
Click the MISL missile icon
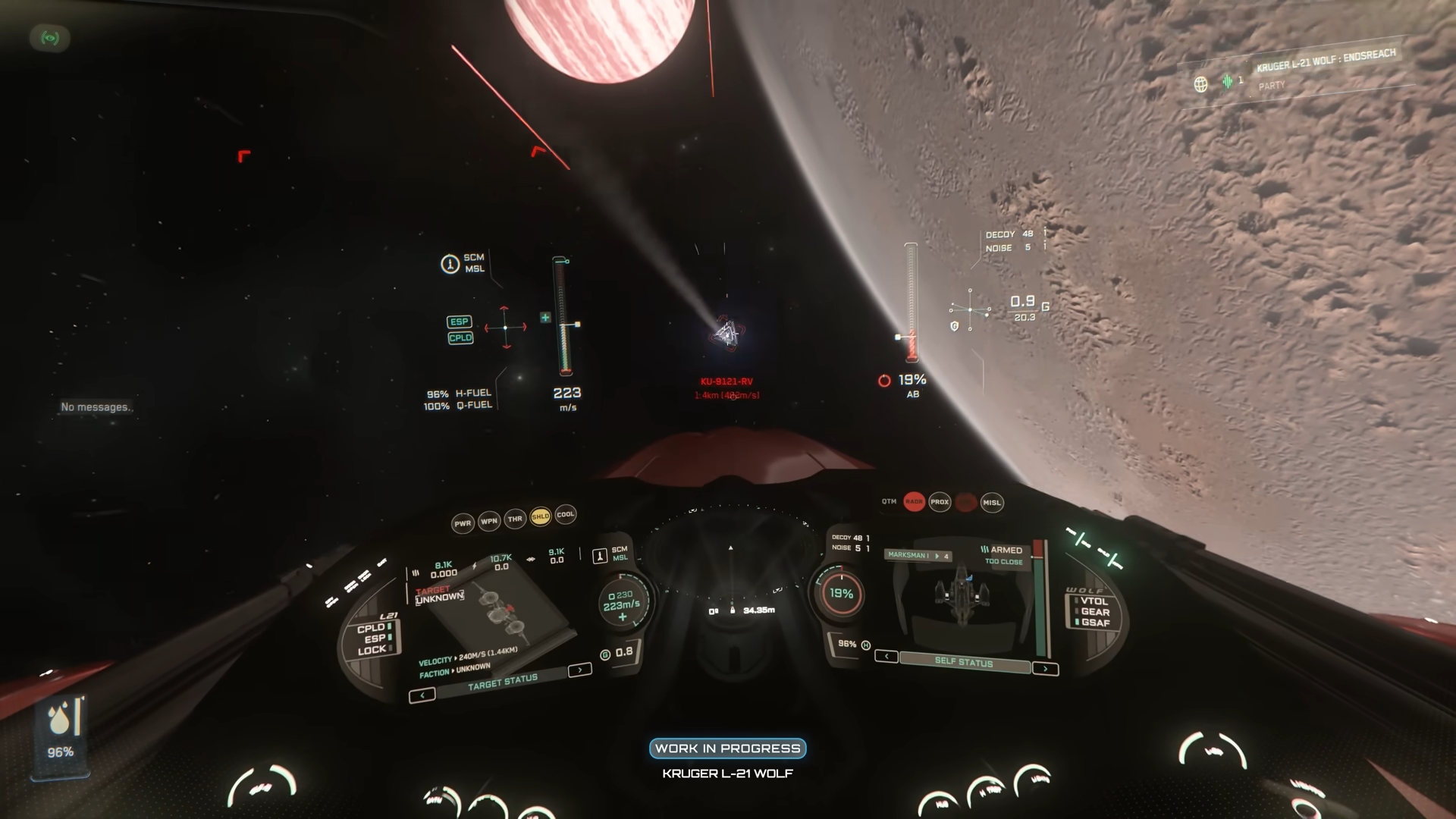pos(992,503)
